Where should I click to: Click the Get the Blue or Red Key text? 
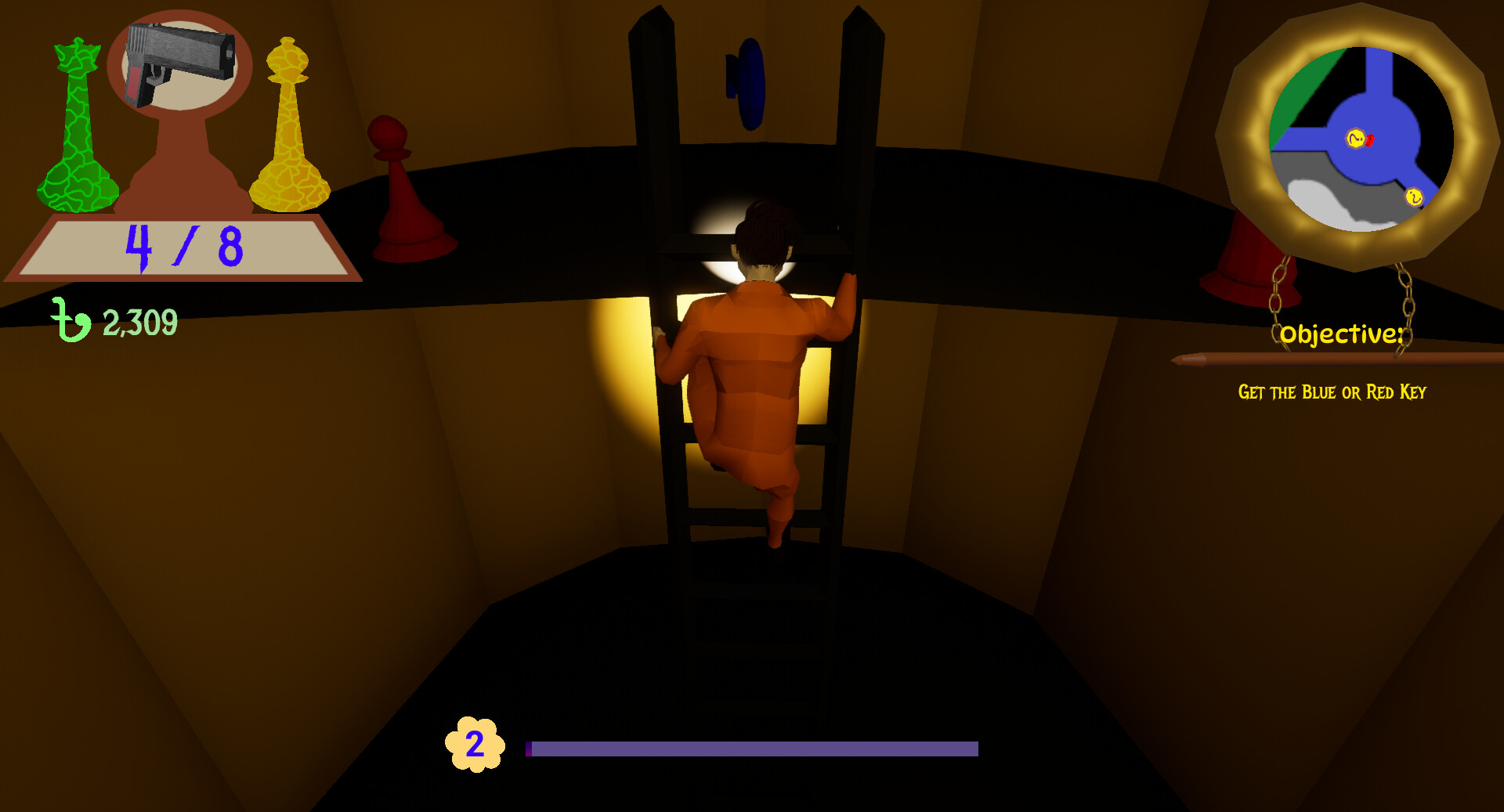[1333, 392]
